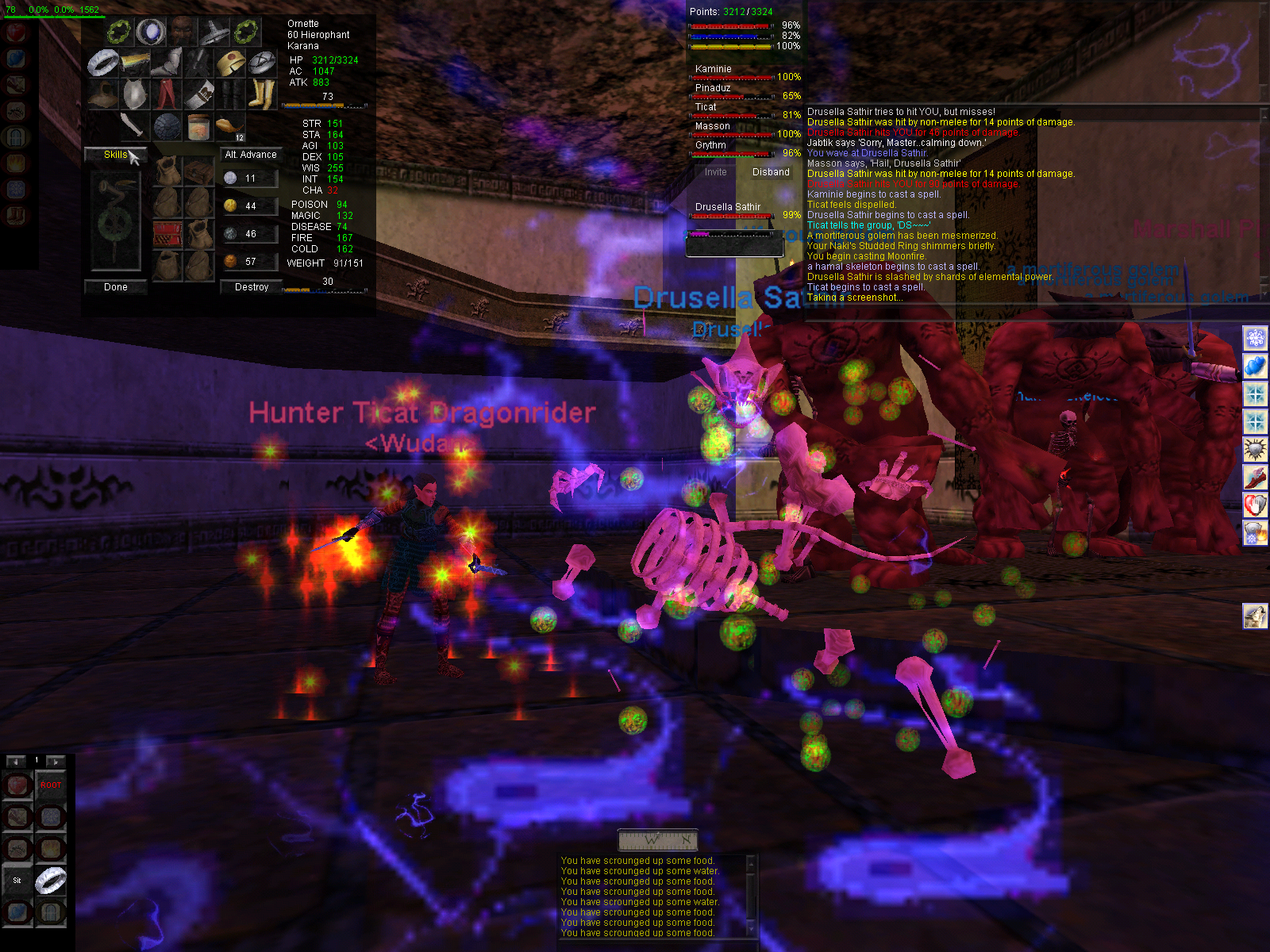Close inventory with the Done button
Image resolution: width=1270 pixels, height=952 pixels.
coord(115,287)
